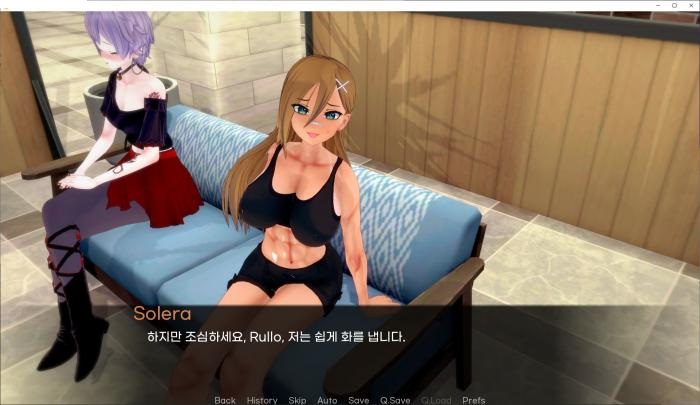This screenshot has width=700, height=405.
Task: Close the game window
Action: (x=689, y=5)
